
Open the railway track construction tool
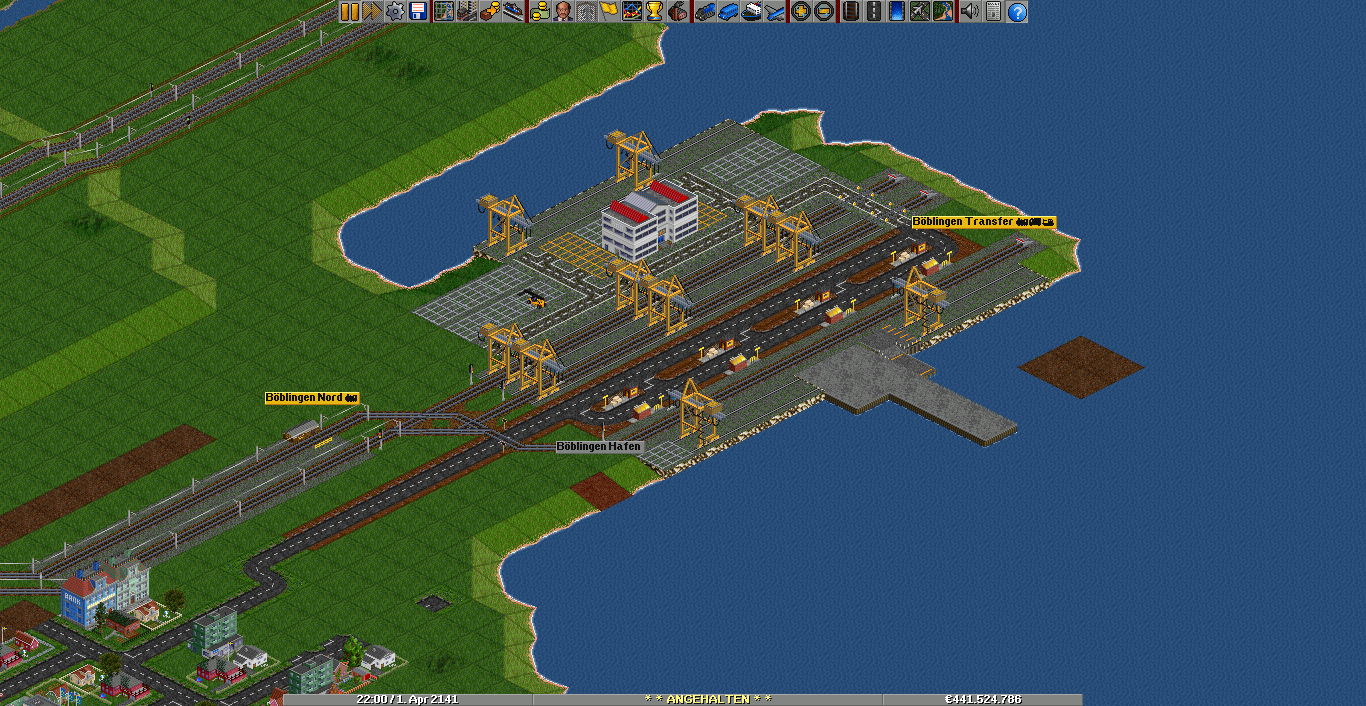click(850, 12)
